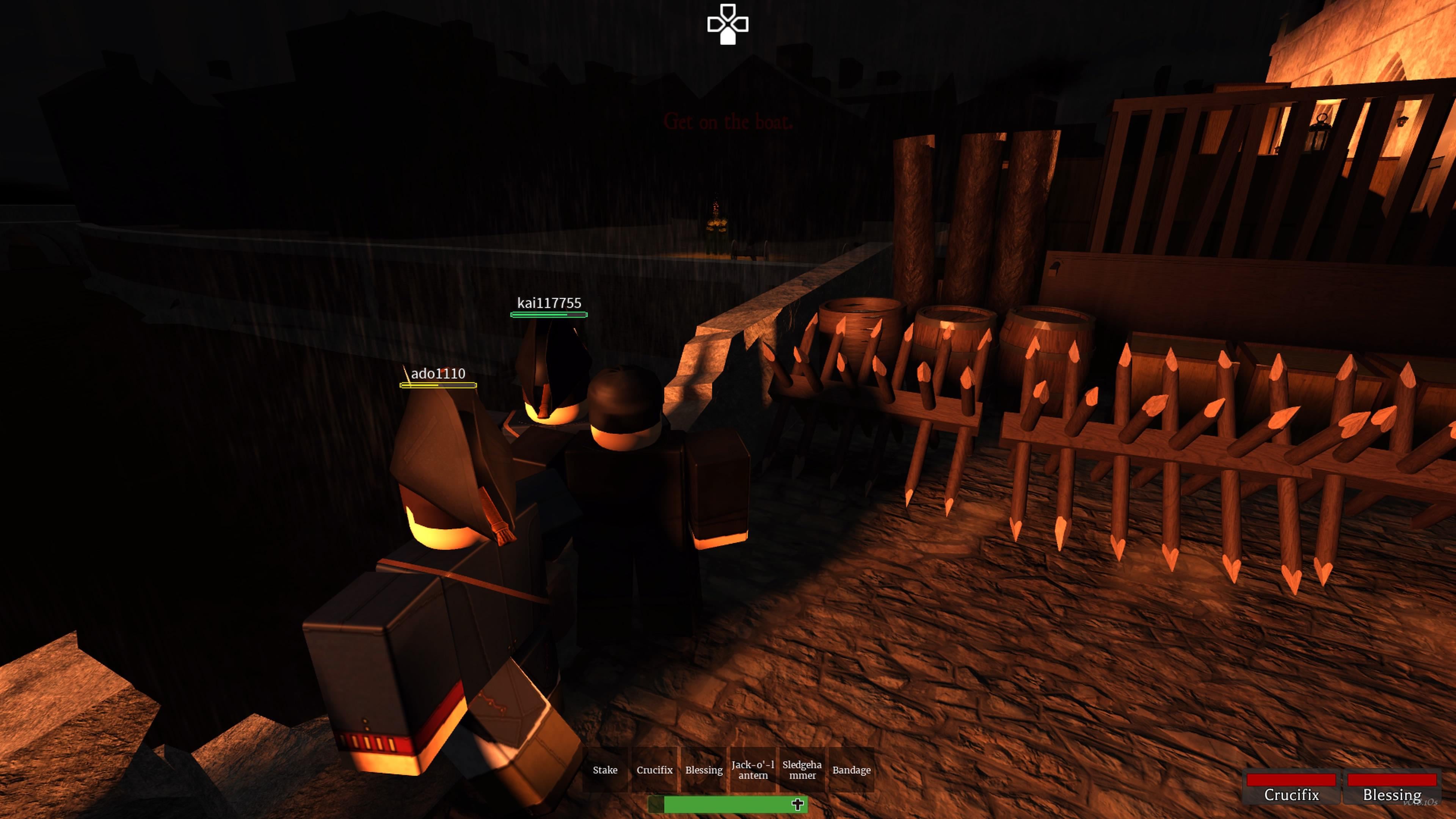Screen dimensions: 1456x819
Task: Click ado1110's nametag
Action: [438, 373]
